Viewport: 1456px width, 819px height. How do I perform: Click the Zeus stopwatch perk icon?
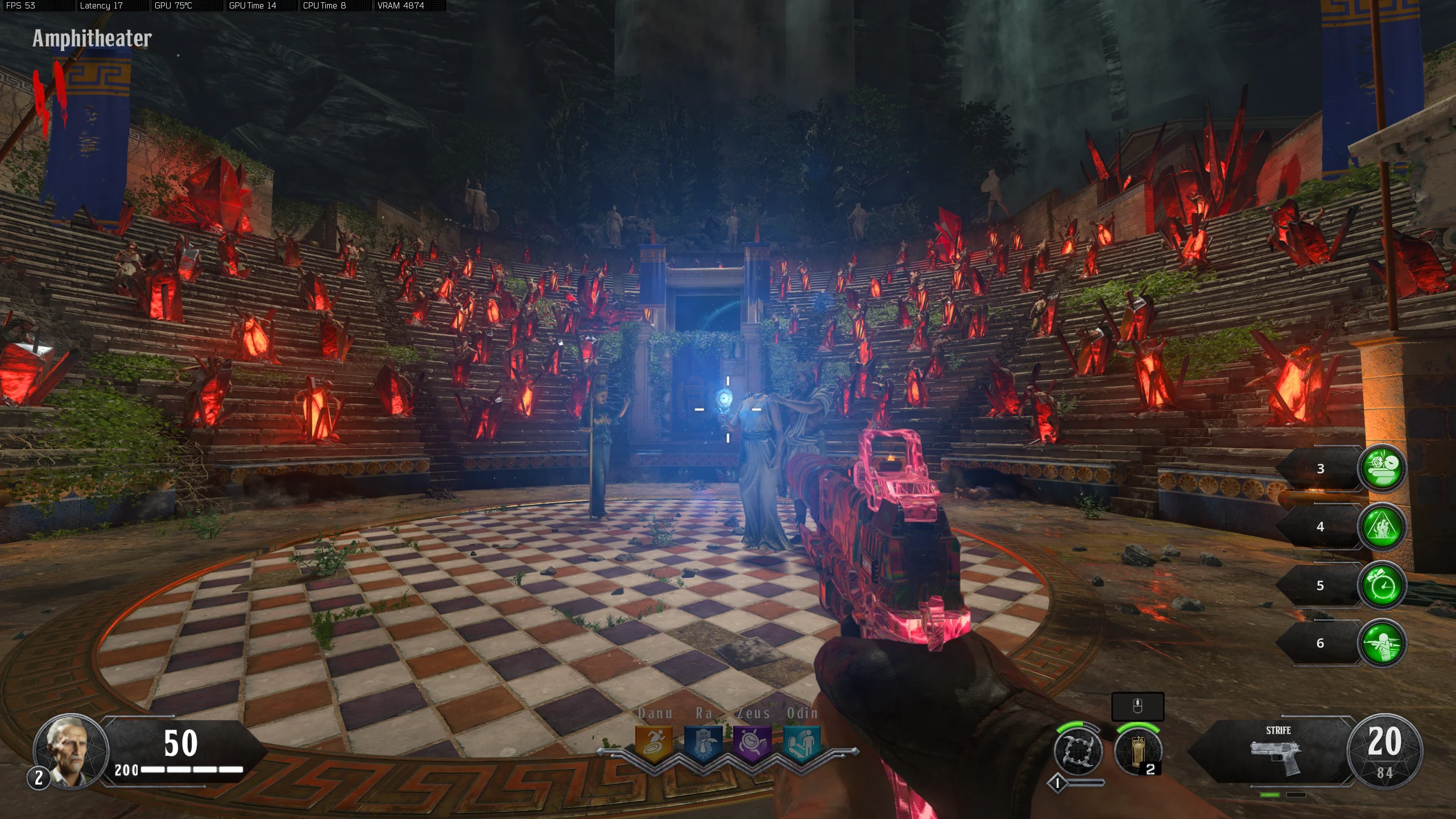click(x=752, y=743)
